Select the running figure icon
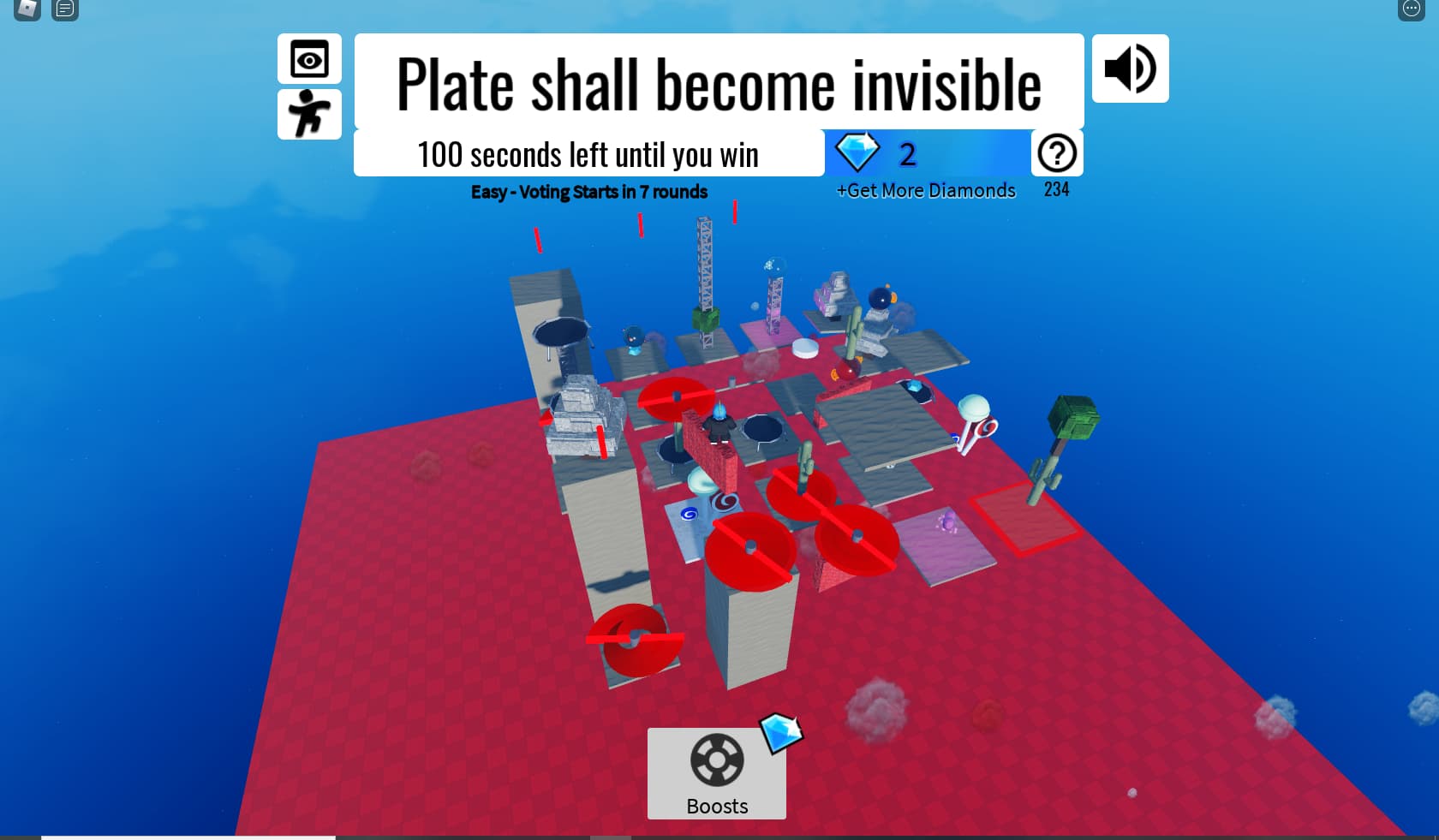The image size is (1439, 840). tap(309, 114)
